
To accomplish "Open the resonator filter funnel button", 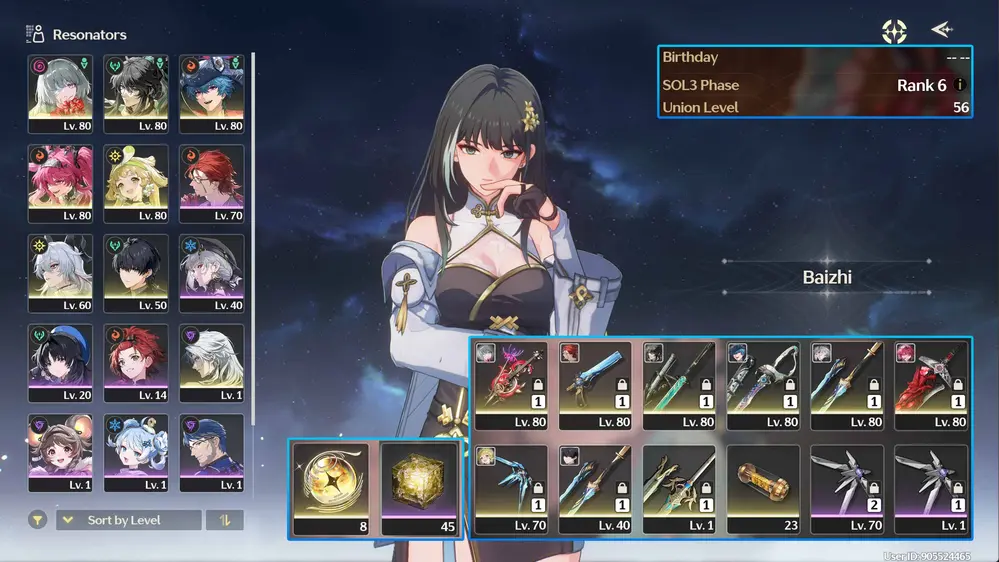I will tap(38, 520).
